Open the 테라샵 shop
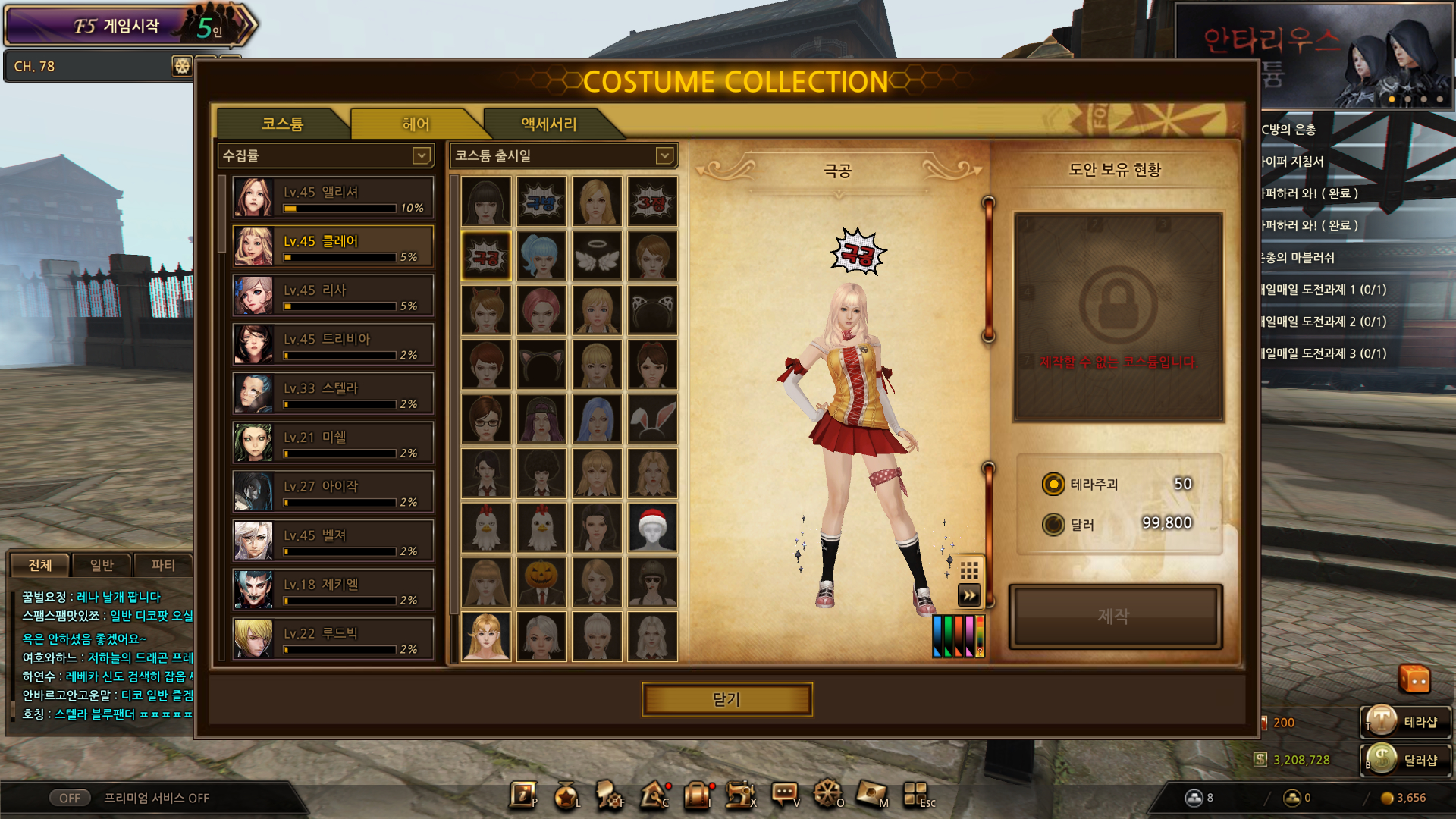This screenshot has height=819, width=1456. coord(1407,722)
